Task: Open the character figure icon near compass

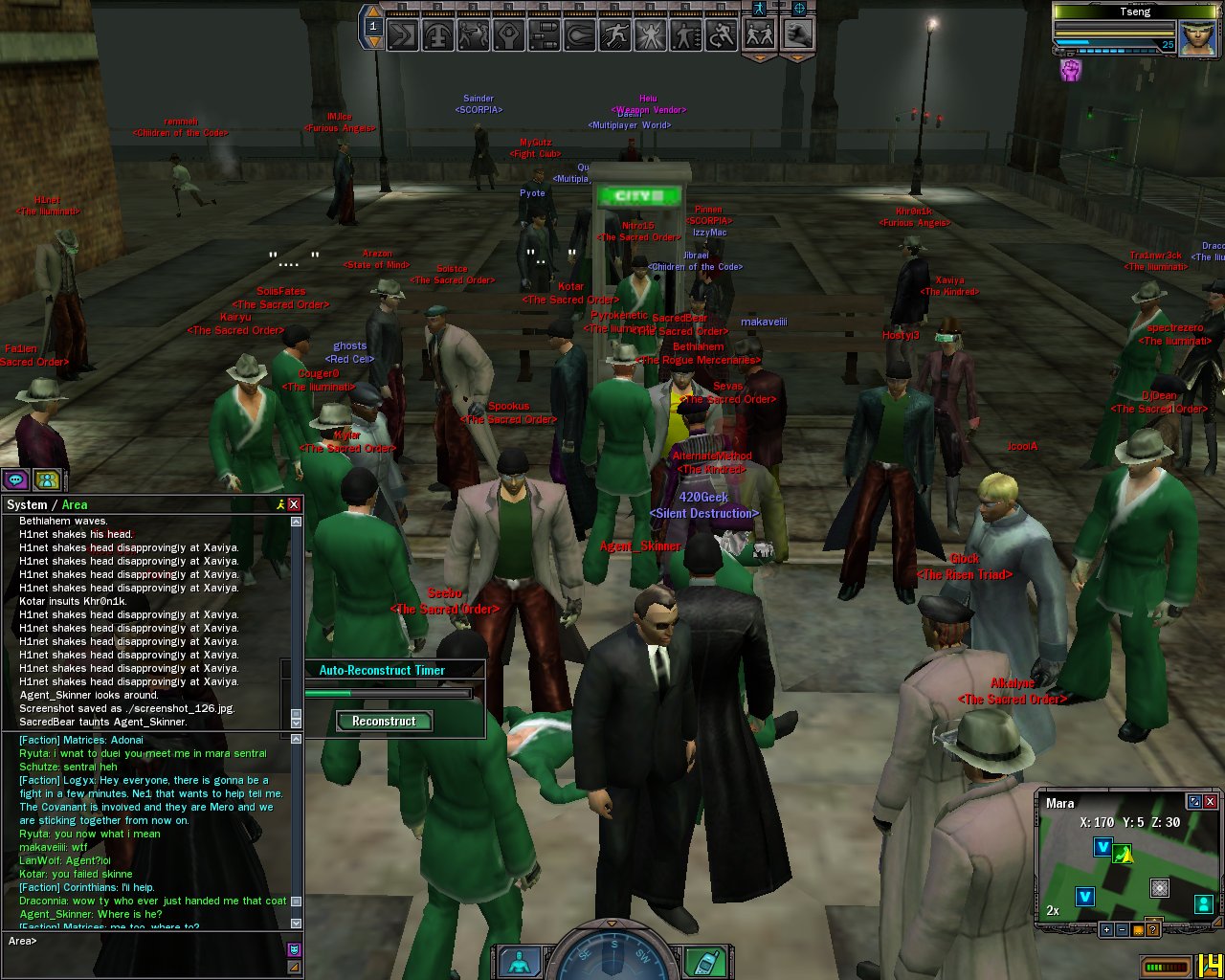Action: pyautogui.click(x=520, y=961)
